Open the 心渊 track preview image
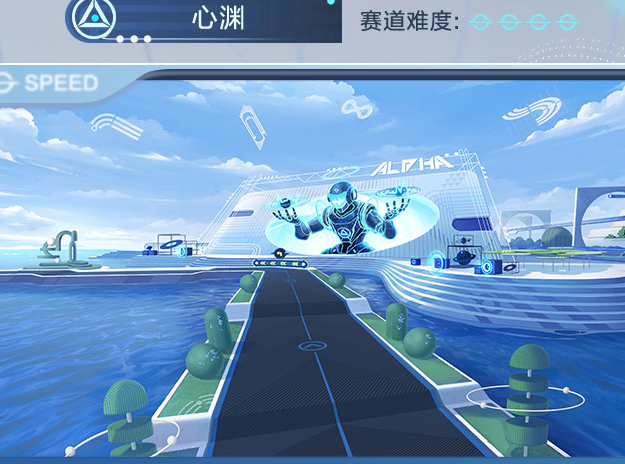 click(x=312, y=270)
